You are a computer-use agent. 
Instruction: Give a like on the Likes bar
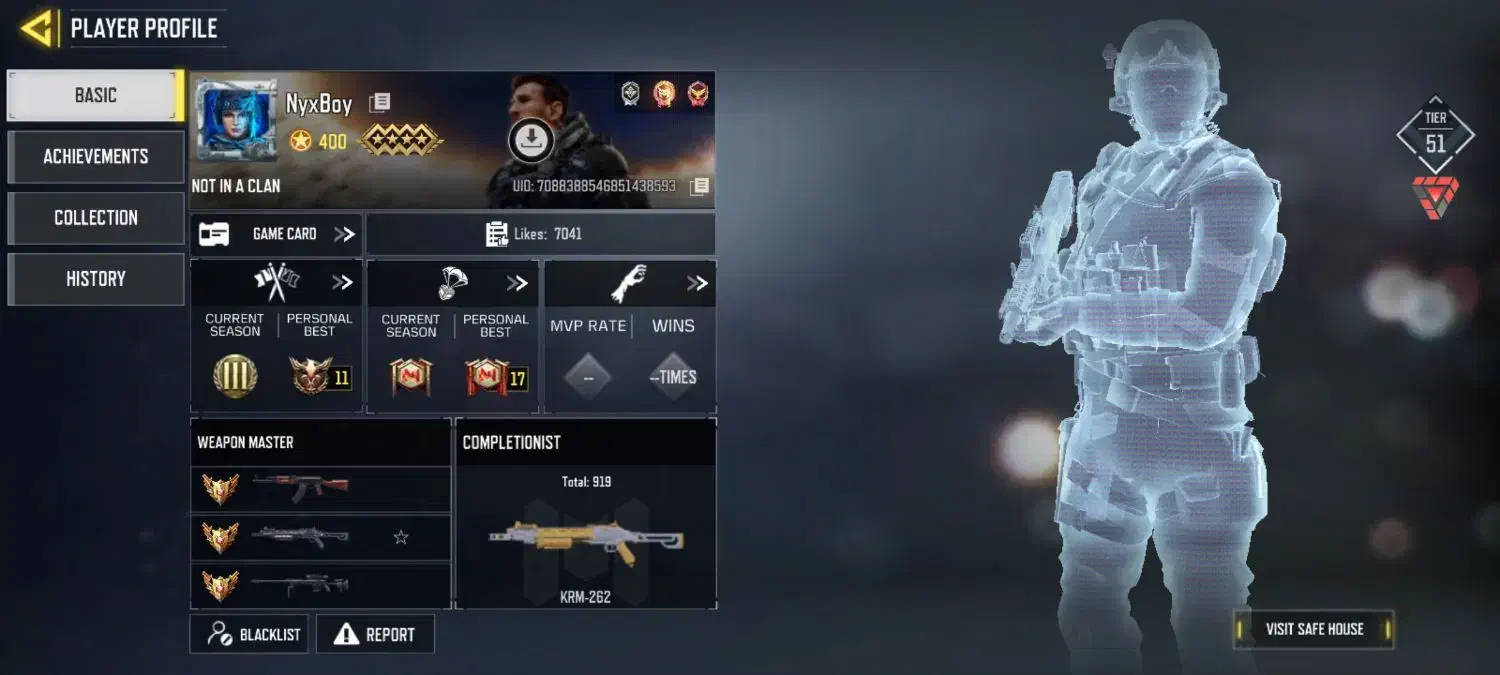pyautogui.click(x=540, y=234)
